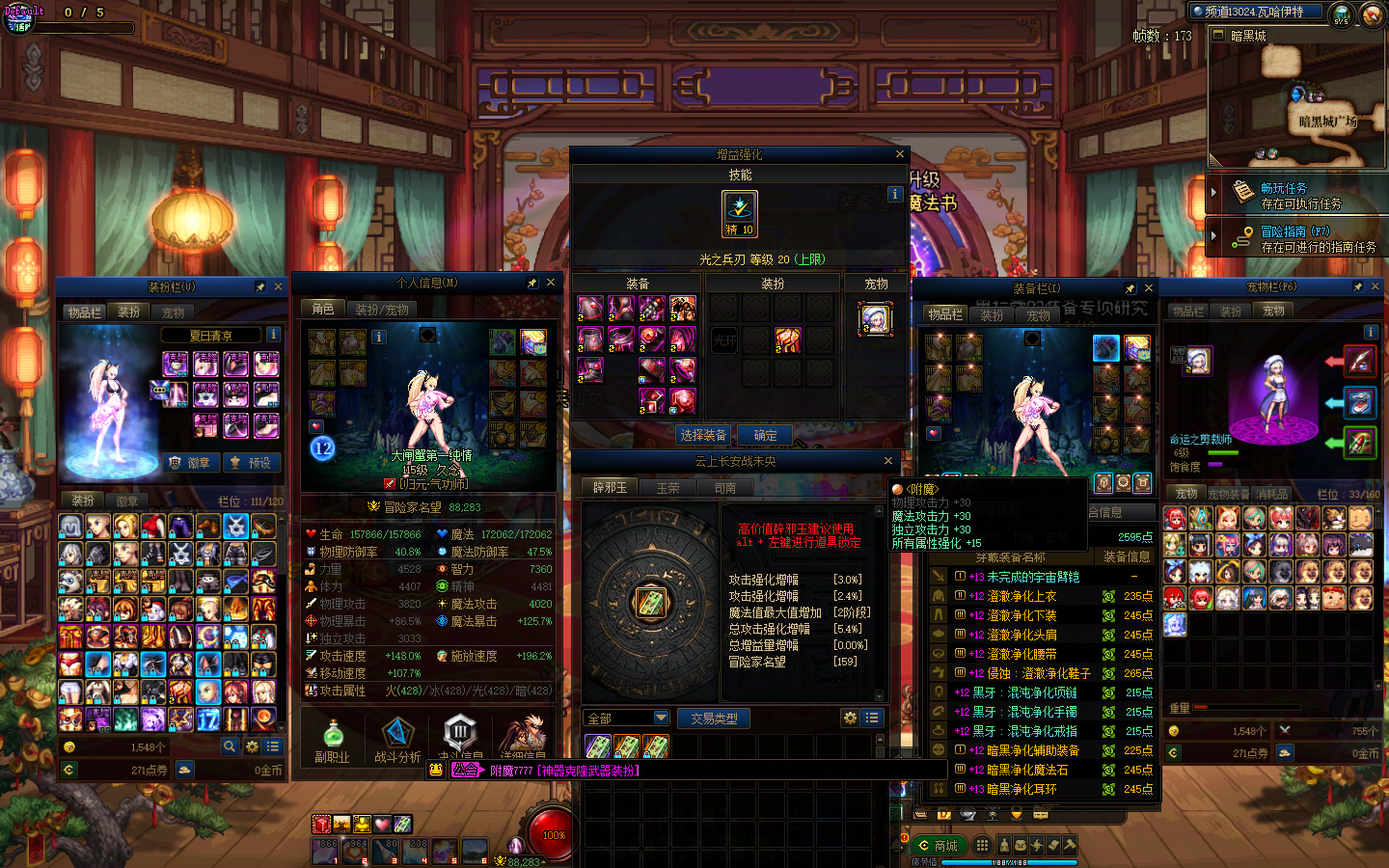The width and height of the screenshot is (1389, 868).
Task: Open the 商城 shop button
Action: pyautogui.click(x=938, y=846)
